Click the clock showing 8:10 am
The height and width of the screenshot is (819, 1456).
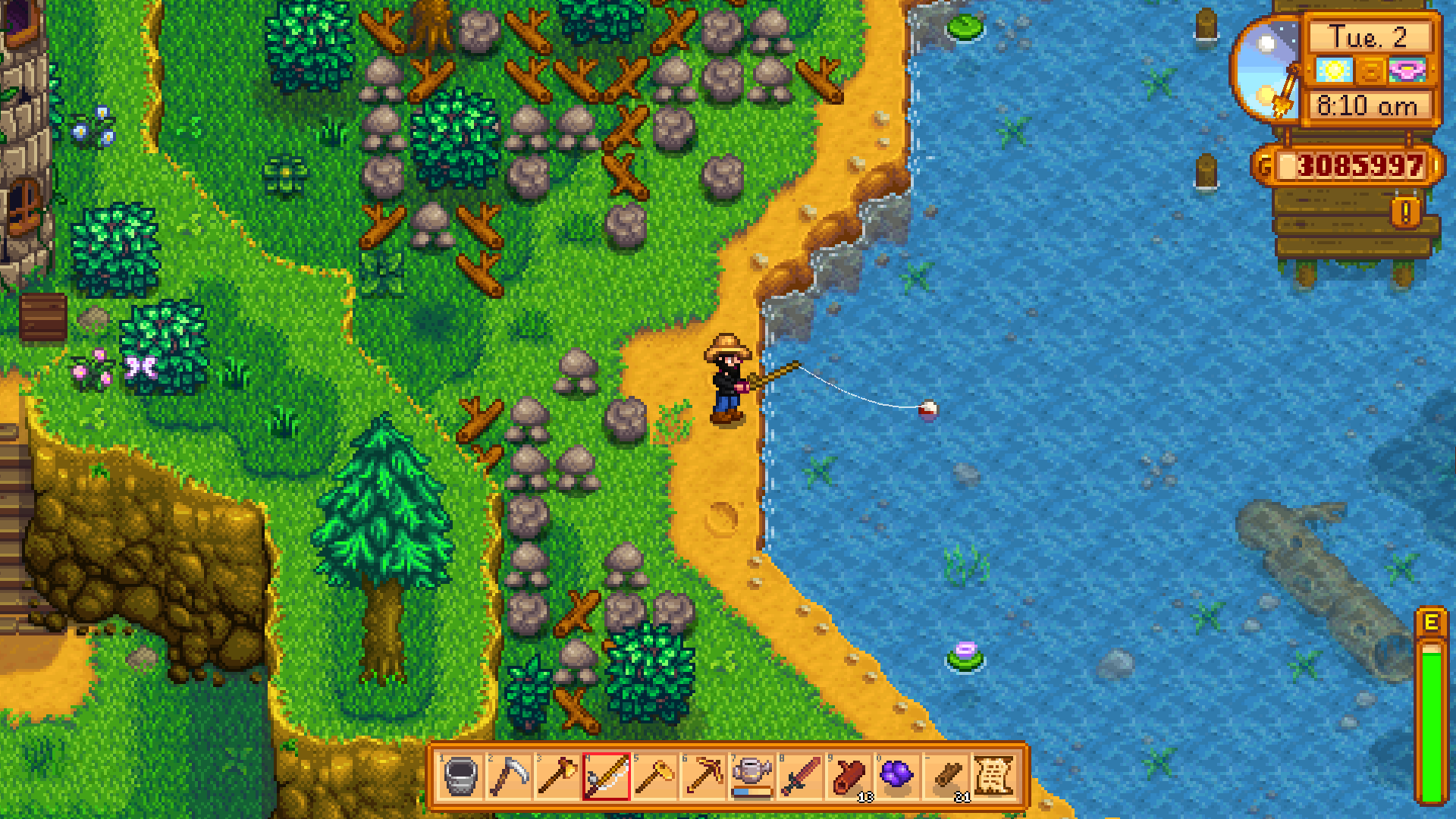point(1366,107)
